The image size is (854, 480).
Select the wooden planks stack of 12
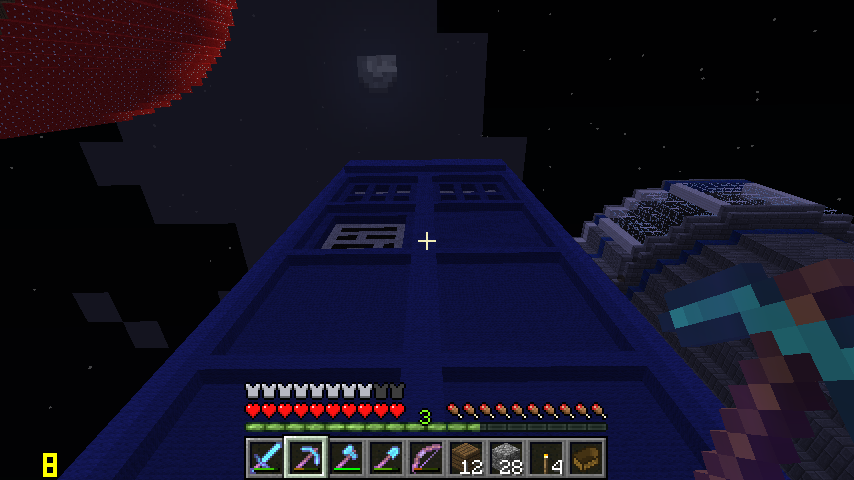pos(465,458)
